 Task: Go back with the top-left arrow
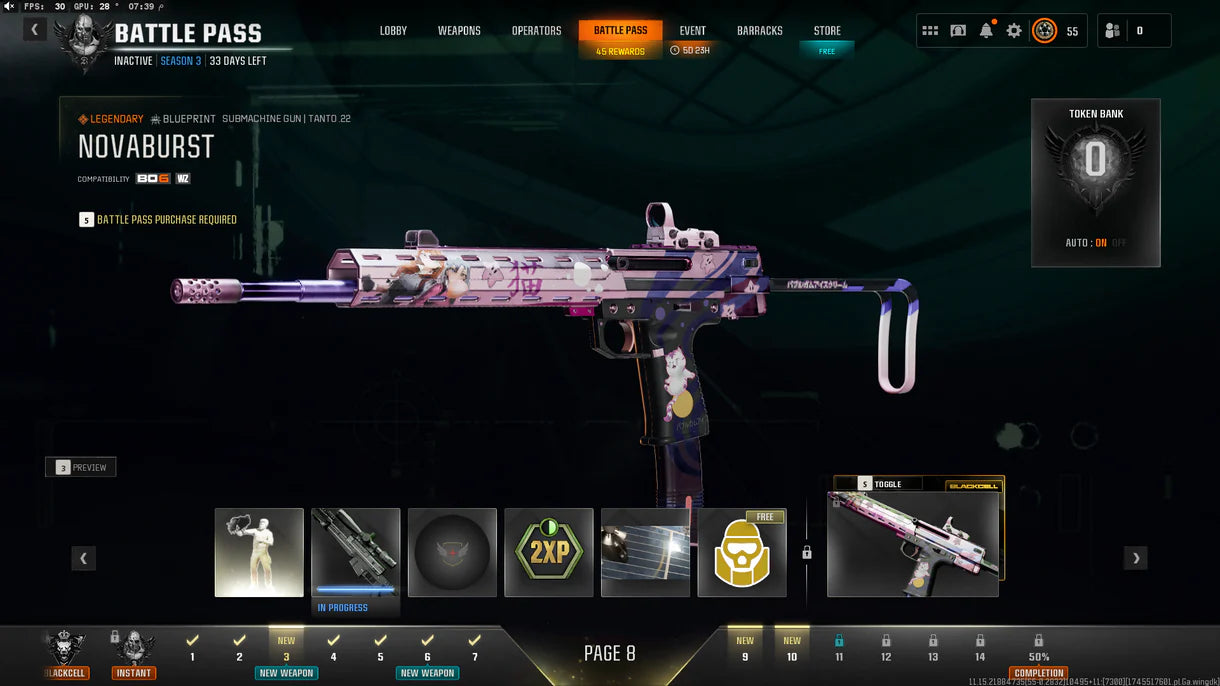click(x=35, y=30)
